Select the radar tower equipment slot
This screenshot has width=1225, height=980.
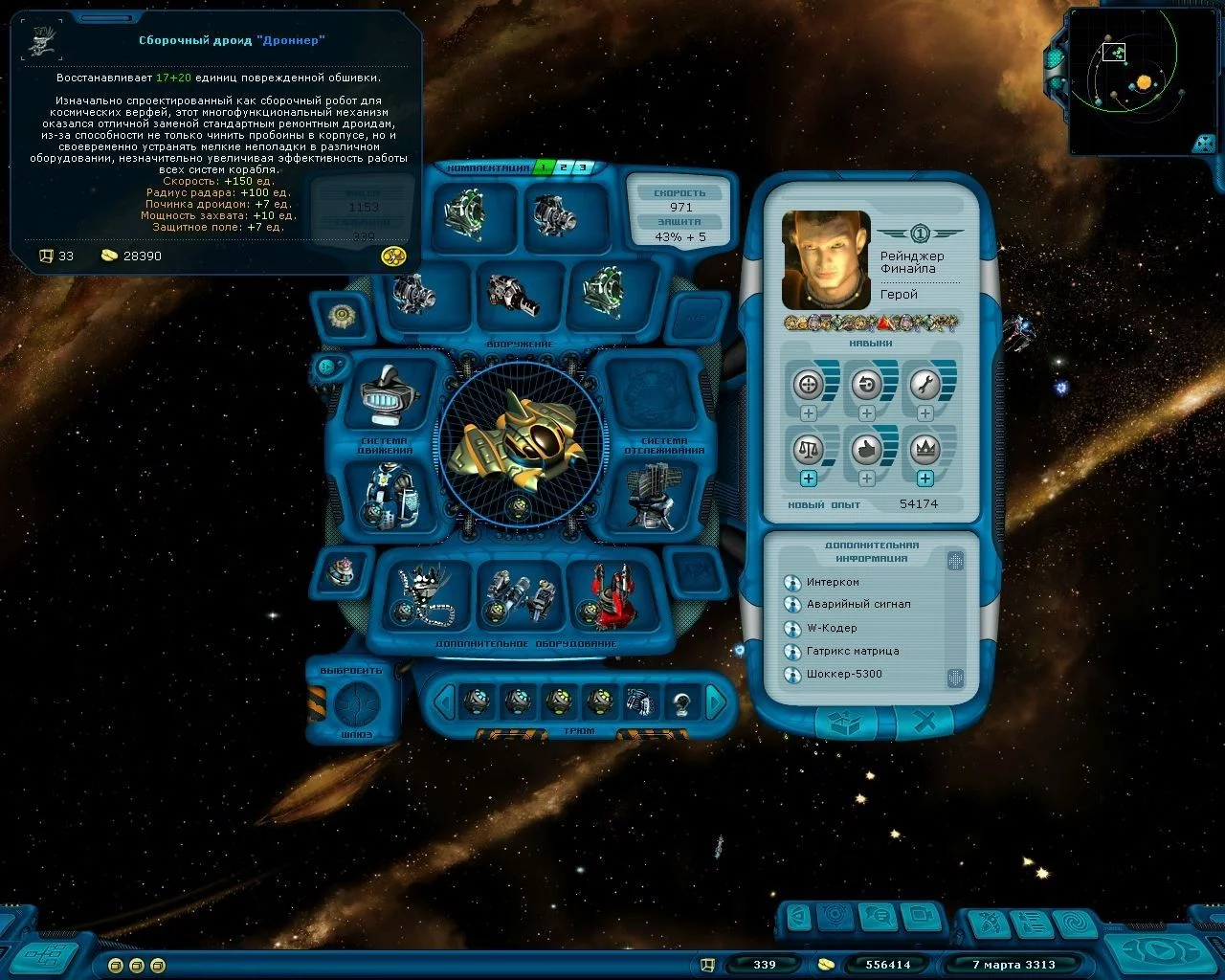[651, 494]
